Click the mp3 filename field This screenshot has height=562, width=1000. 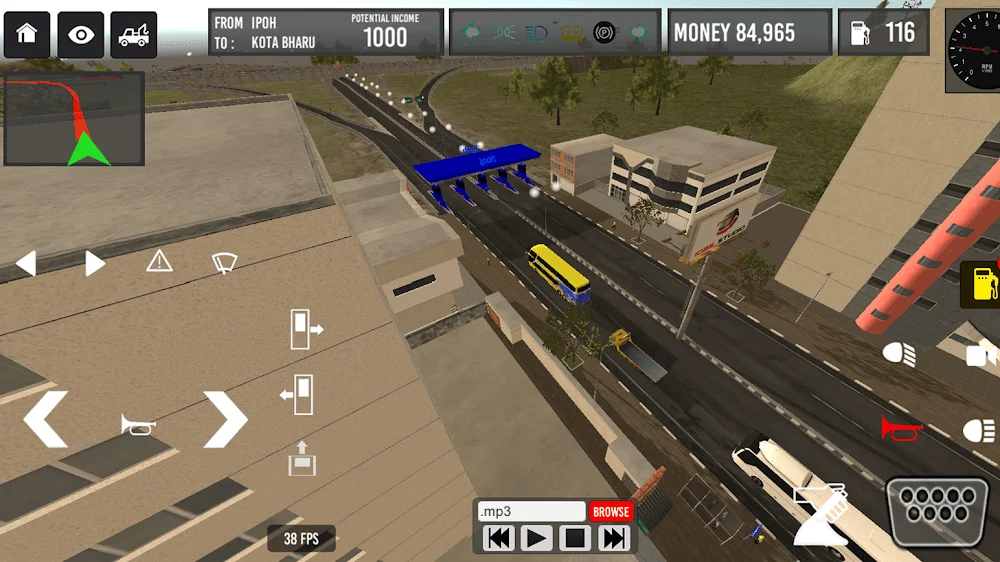point(531,512)
